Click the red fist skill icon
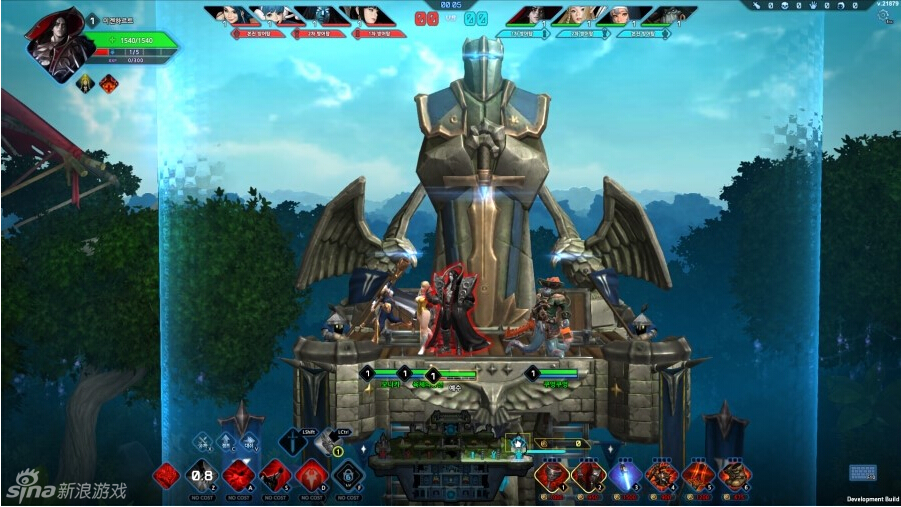The image size is (901, 507). pos(167,475)
